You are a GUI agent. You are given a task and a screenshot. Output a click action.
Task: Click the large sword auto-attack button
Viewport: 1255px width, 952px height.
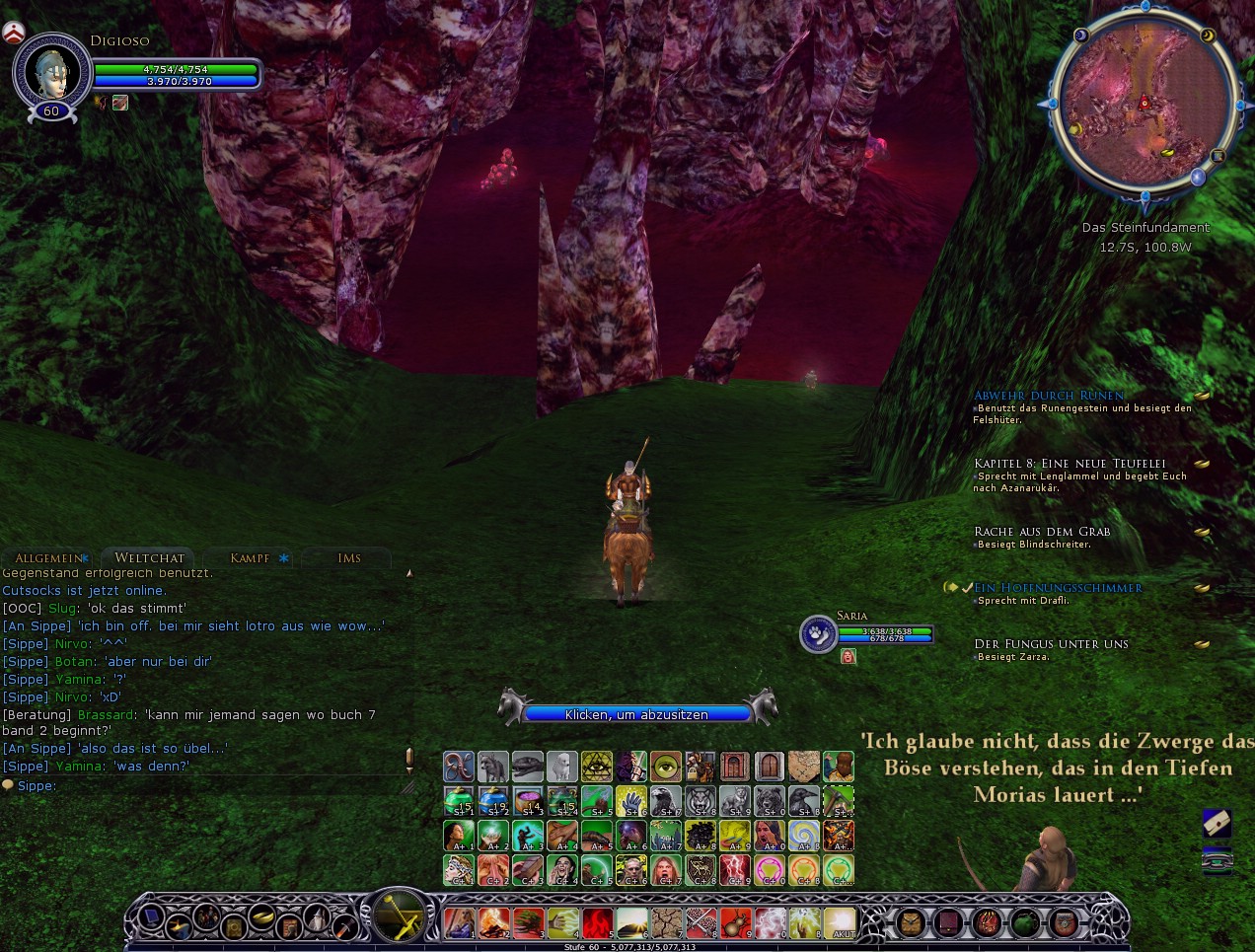coord(398,915)
